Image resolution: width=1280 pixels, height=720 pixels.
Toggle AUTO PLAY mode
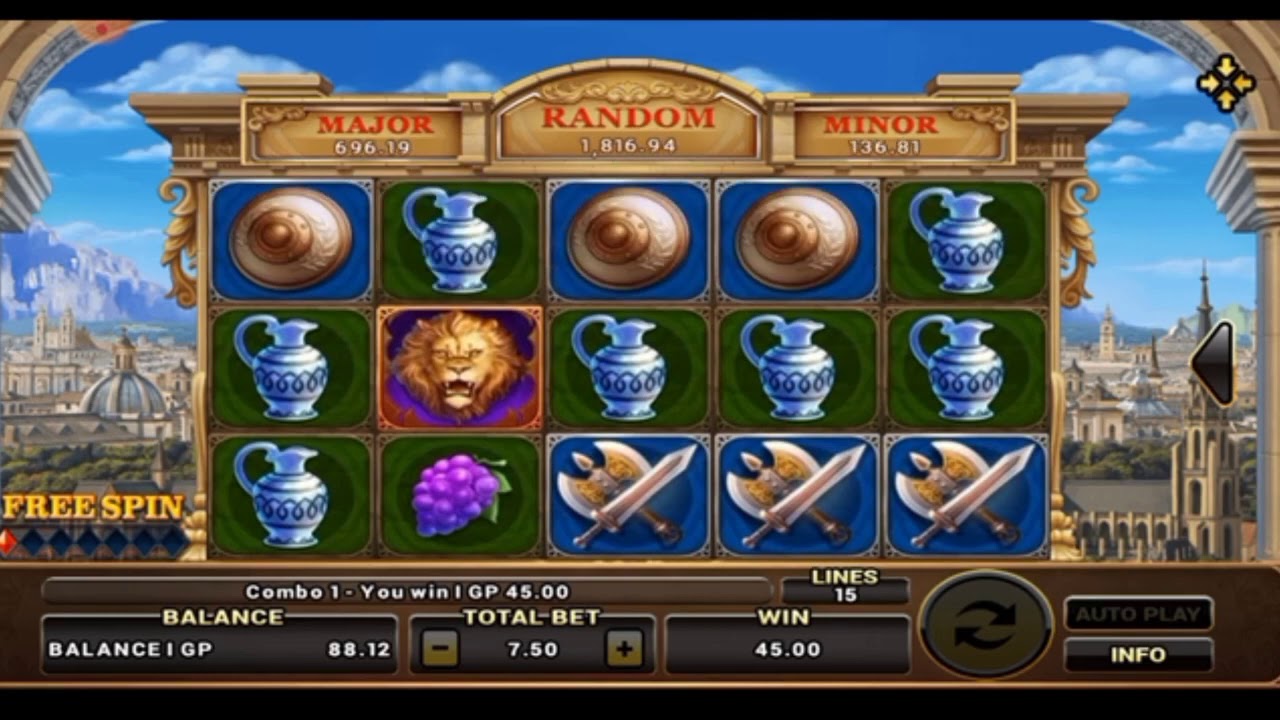point(1140,614)
